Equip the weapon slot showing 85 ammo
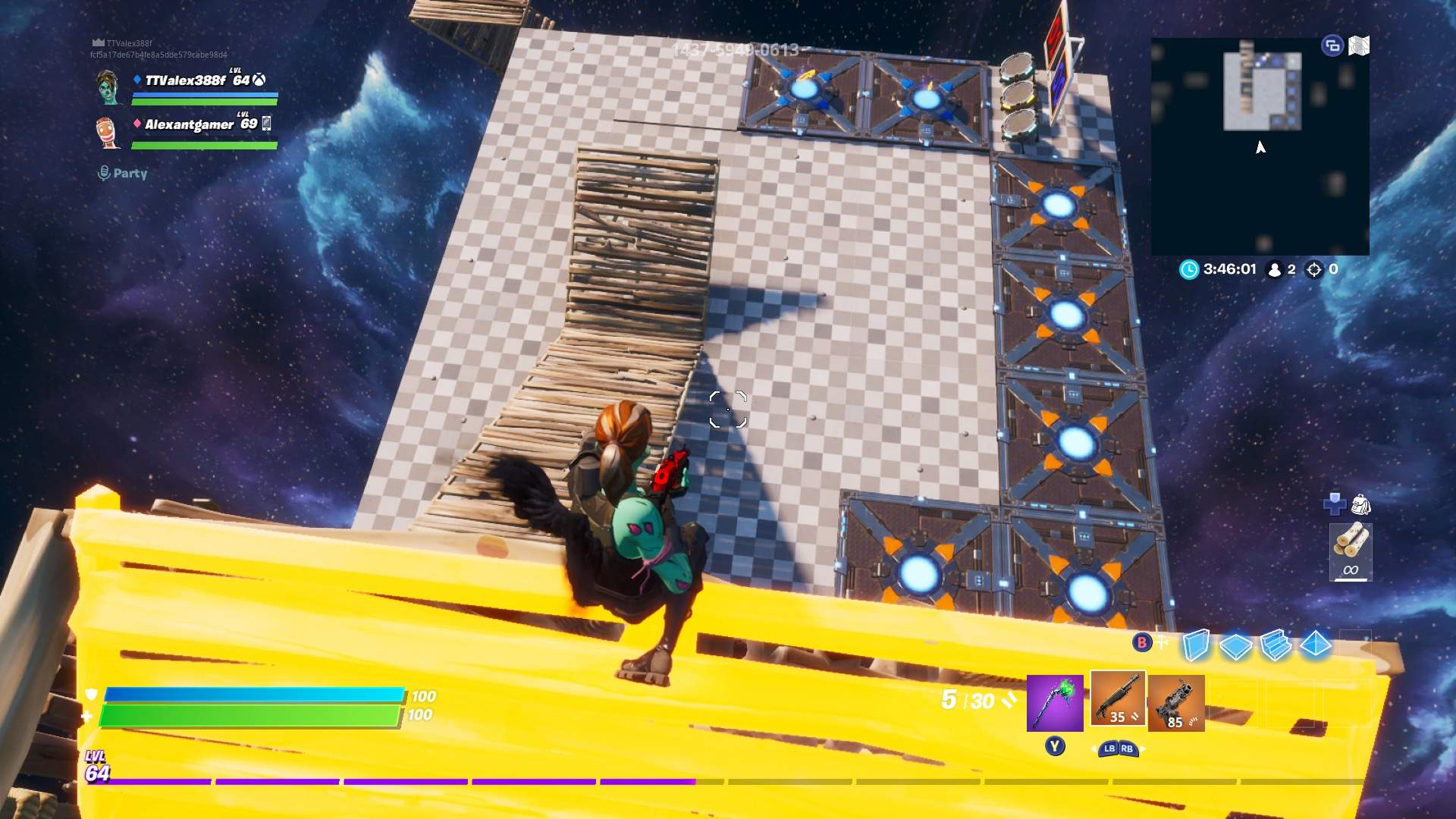 1175,704
